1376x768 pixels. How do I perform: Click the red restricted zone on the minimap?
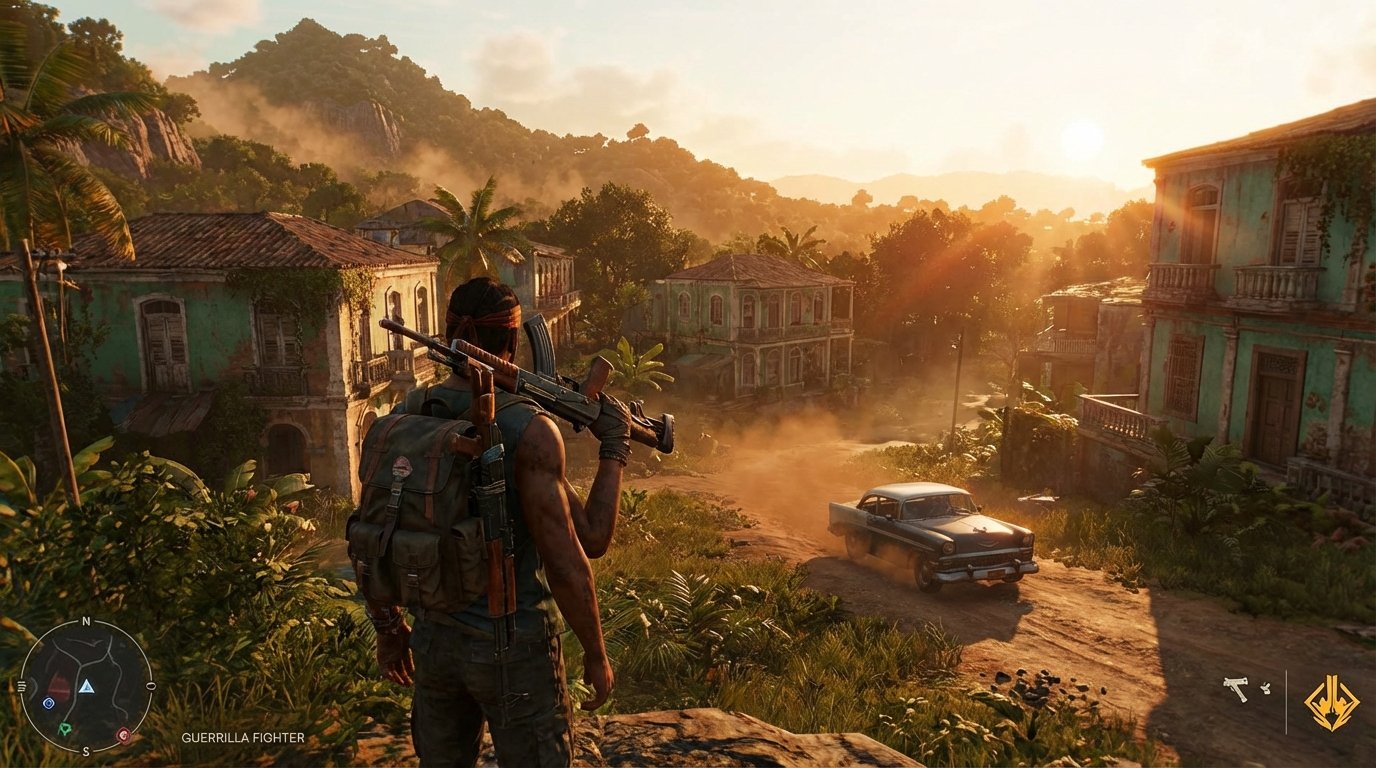(x=58, y=685)
